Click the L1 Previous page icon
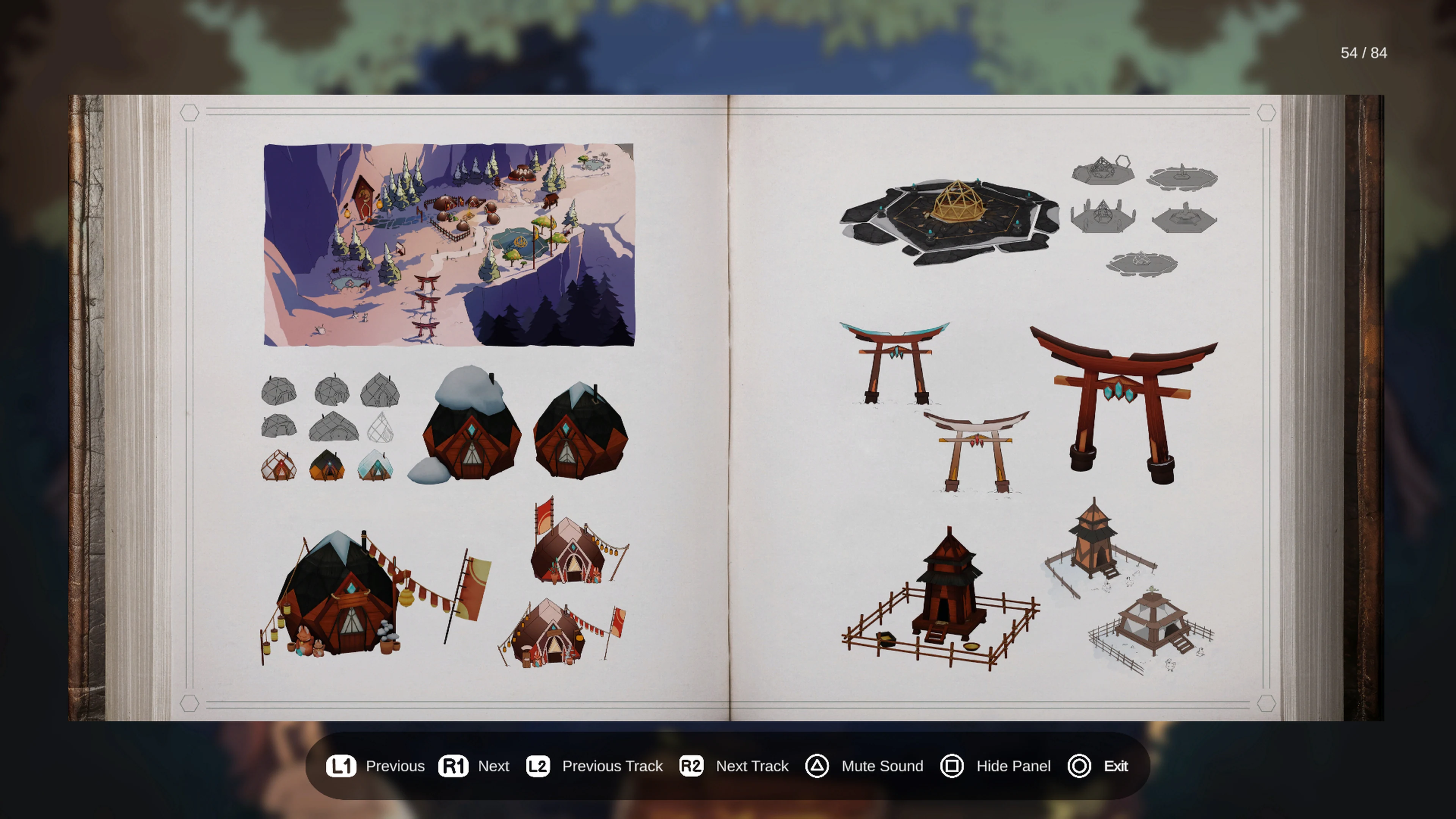This screenshot has width=1456, height=819. (x=342, y=766)
